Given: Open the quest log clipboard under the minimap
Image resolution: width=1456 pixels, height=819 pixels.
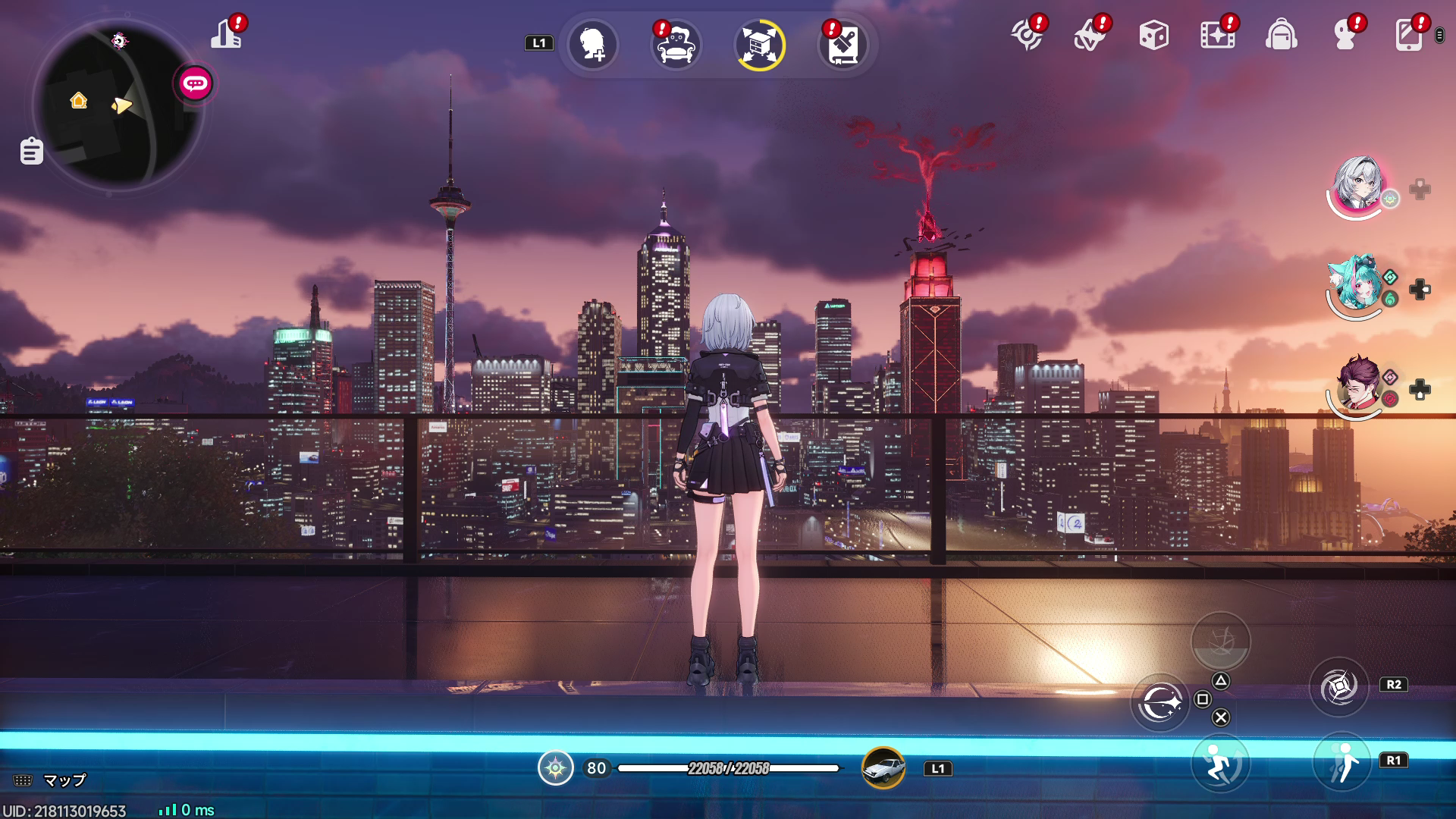Looking at the screenshot, I should [30, 151].
